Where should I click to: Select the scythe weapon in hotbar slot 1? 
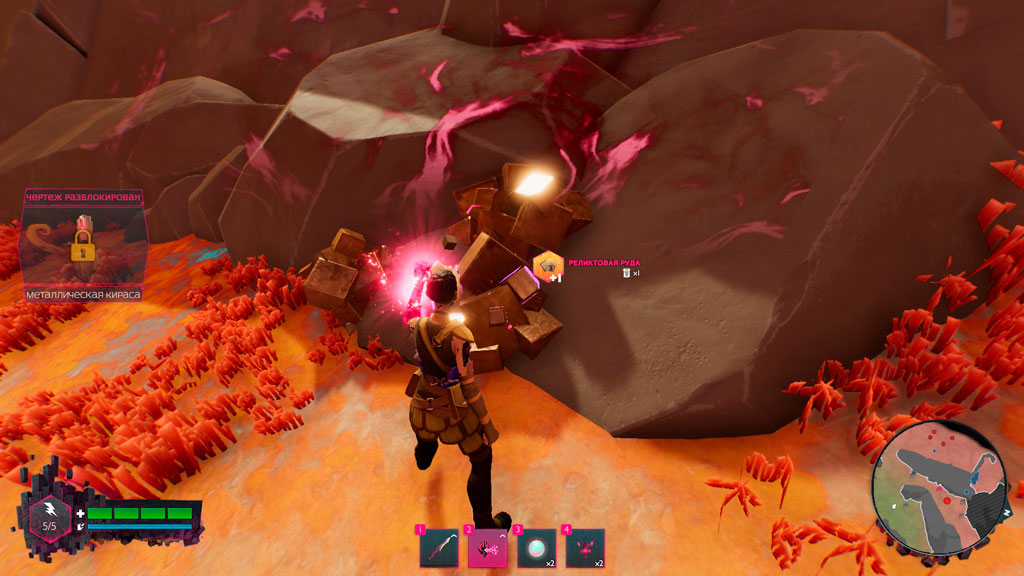[439, 548]
